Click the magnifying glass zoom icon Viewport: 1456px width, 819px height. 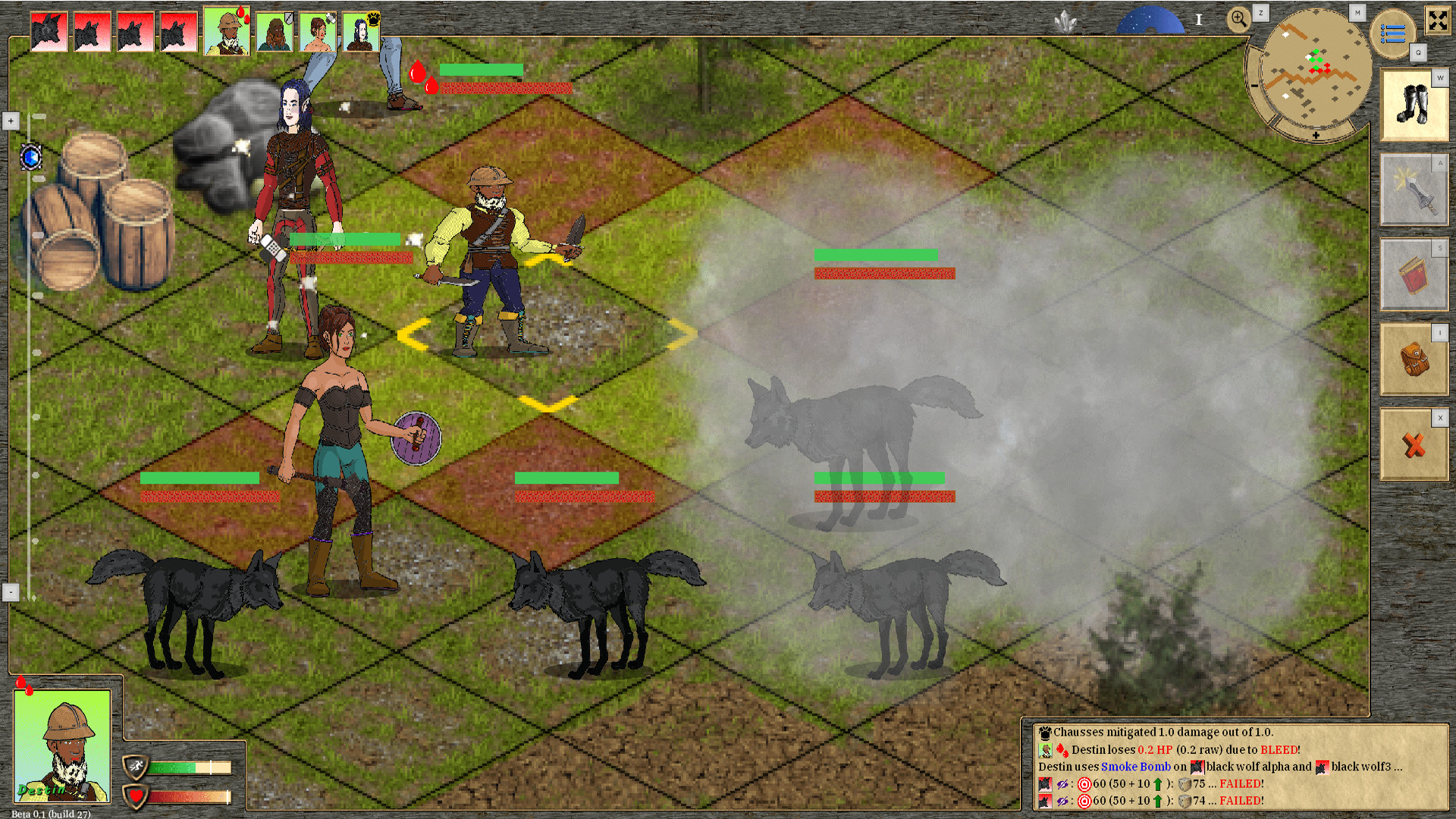click(1239, 18)
